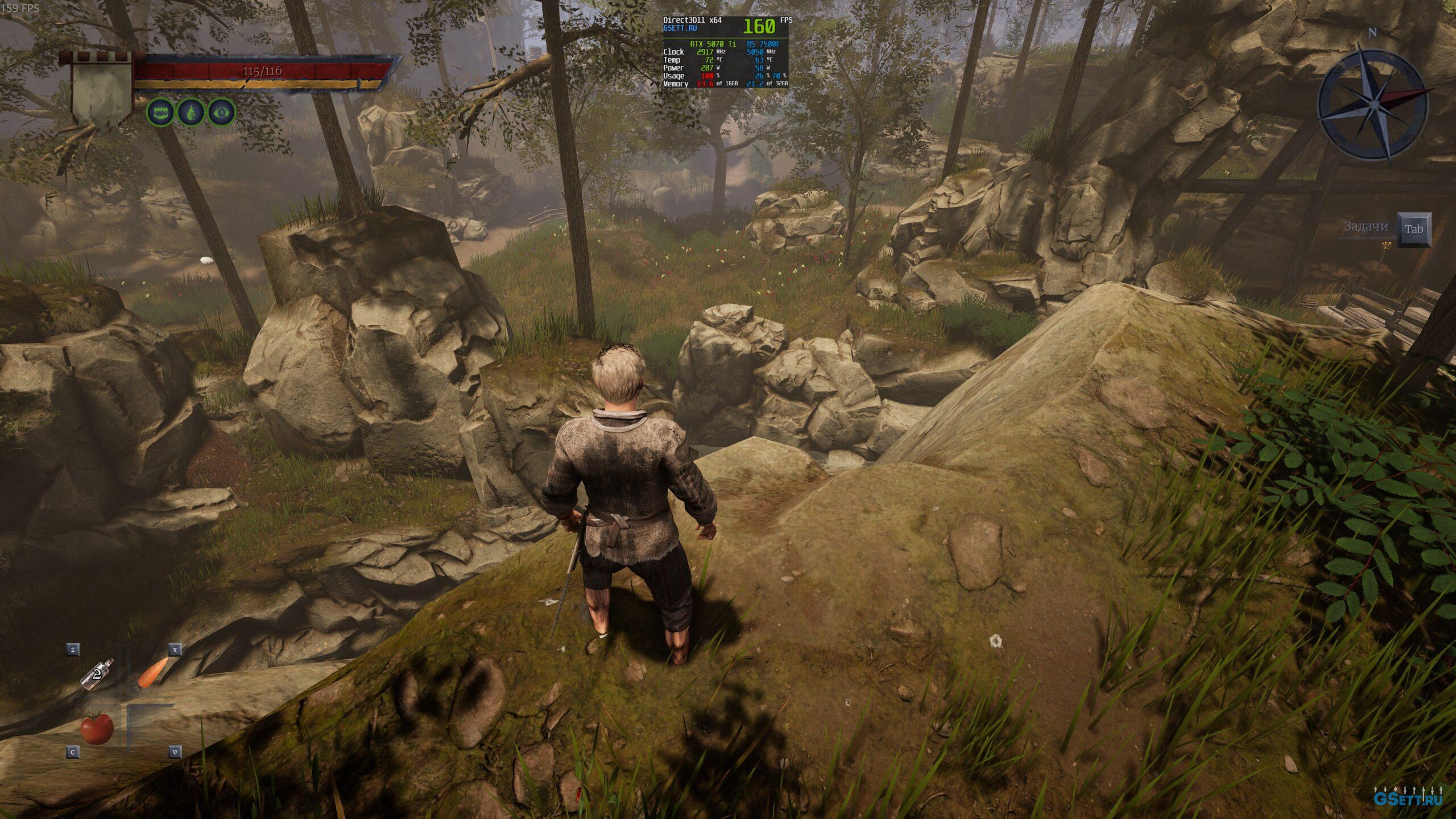
Task: Choose the tomato quick slot item
Action: [x=97, y=727]
